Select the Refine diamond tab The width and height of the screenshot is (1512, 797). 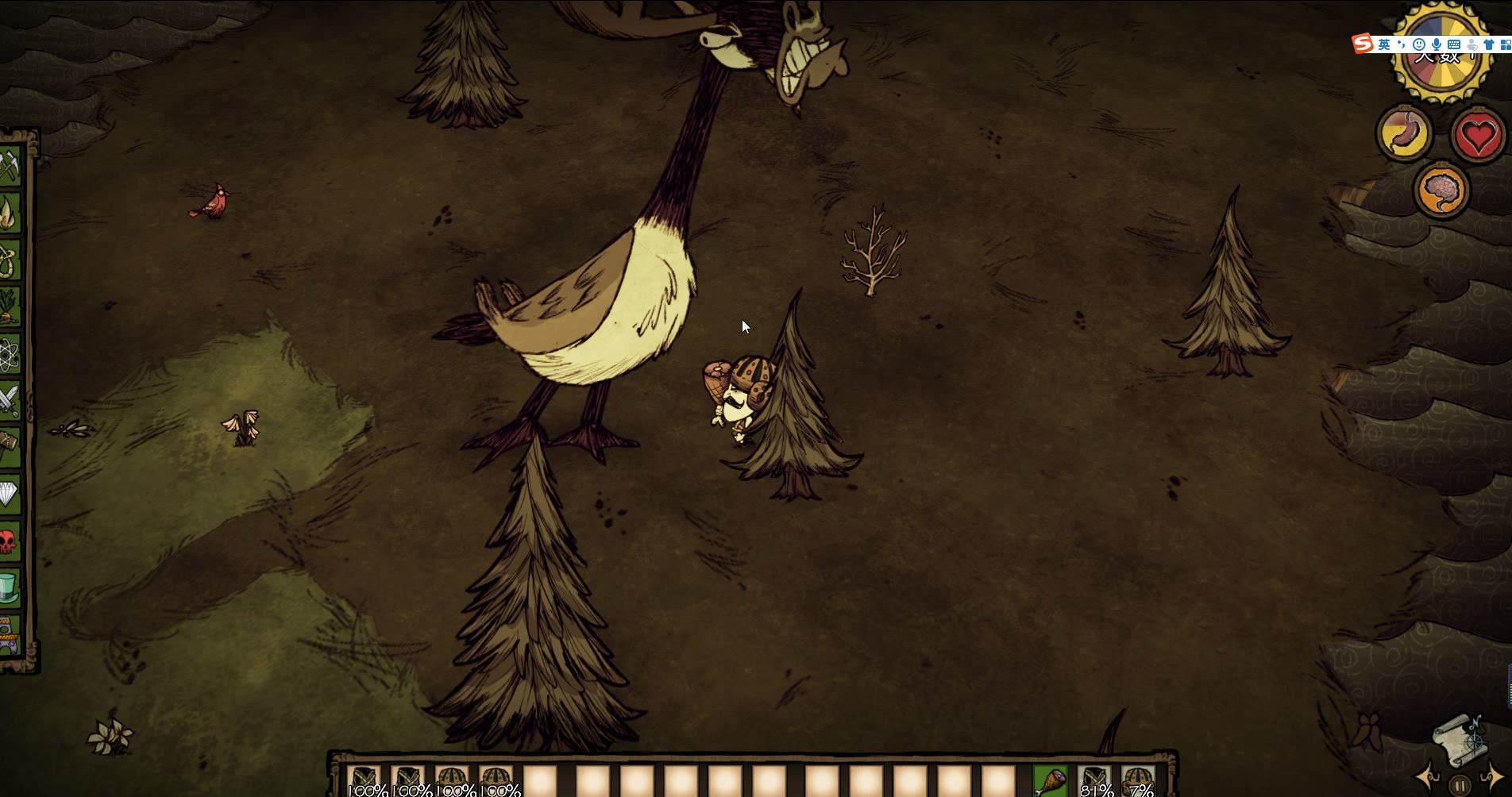coord(10,494)
